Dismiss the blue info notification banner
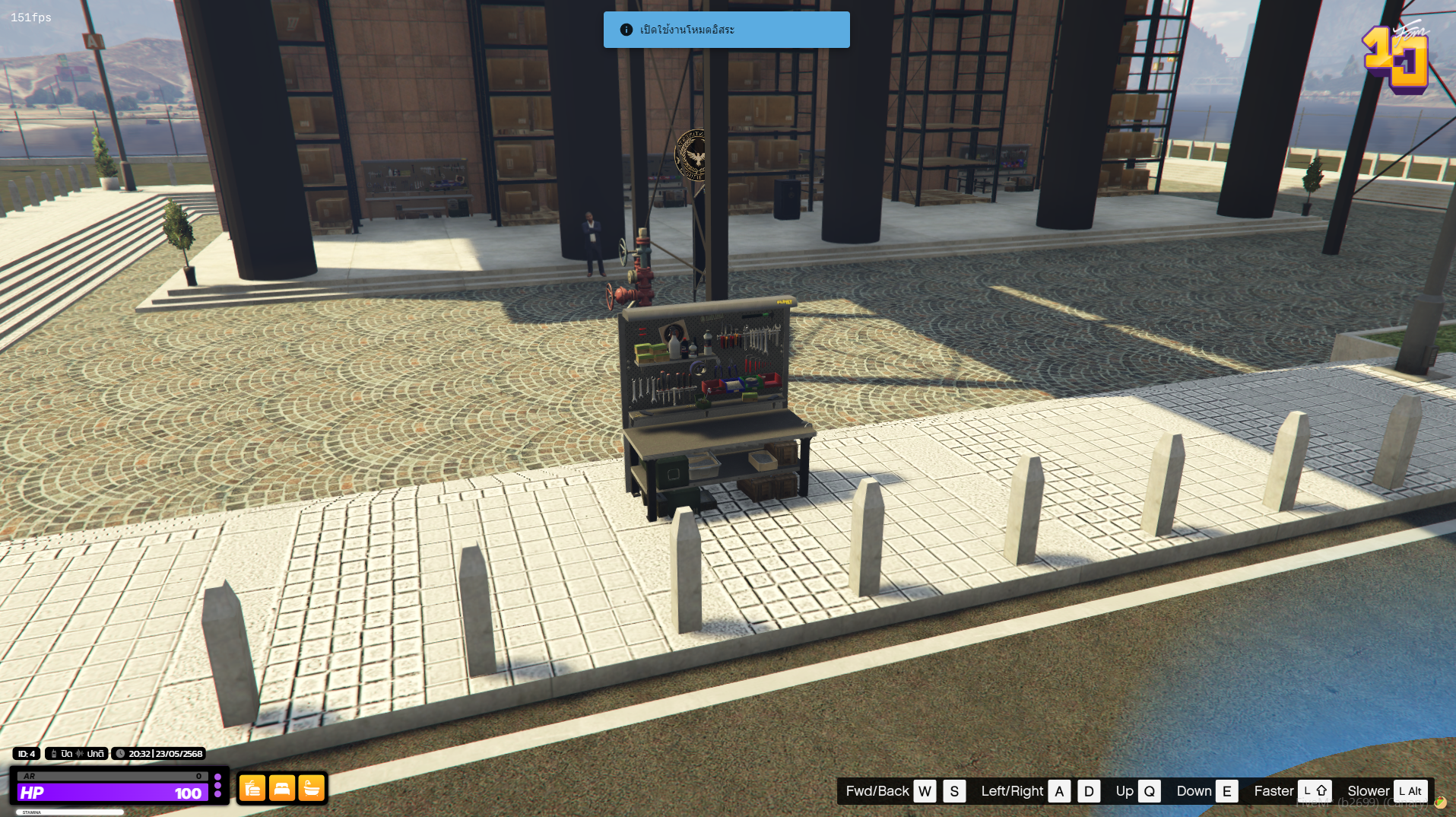This screenshot has height=817, width=1456. click(726, 30)
